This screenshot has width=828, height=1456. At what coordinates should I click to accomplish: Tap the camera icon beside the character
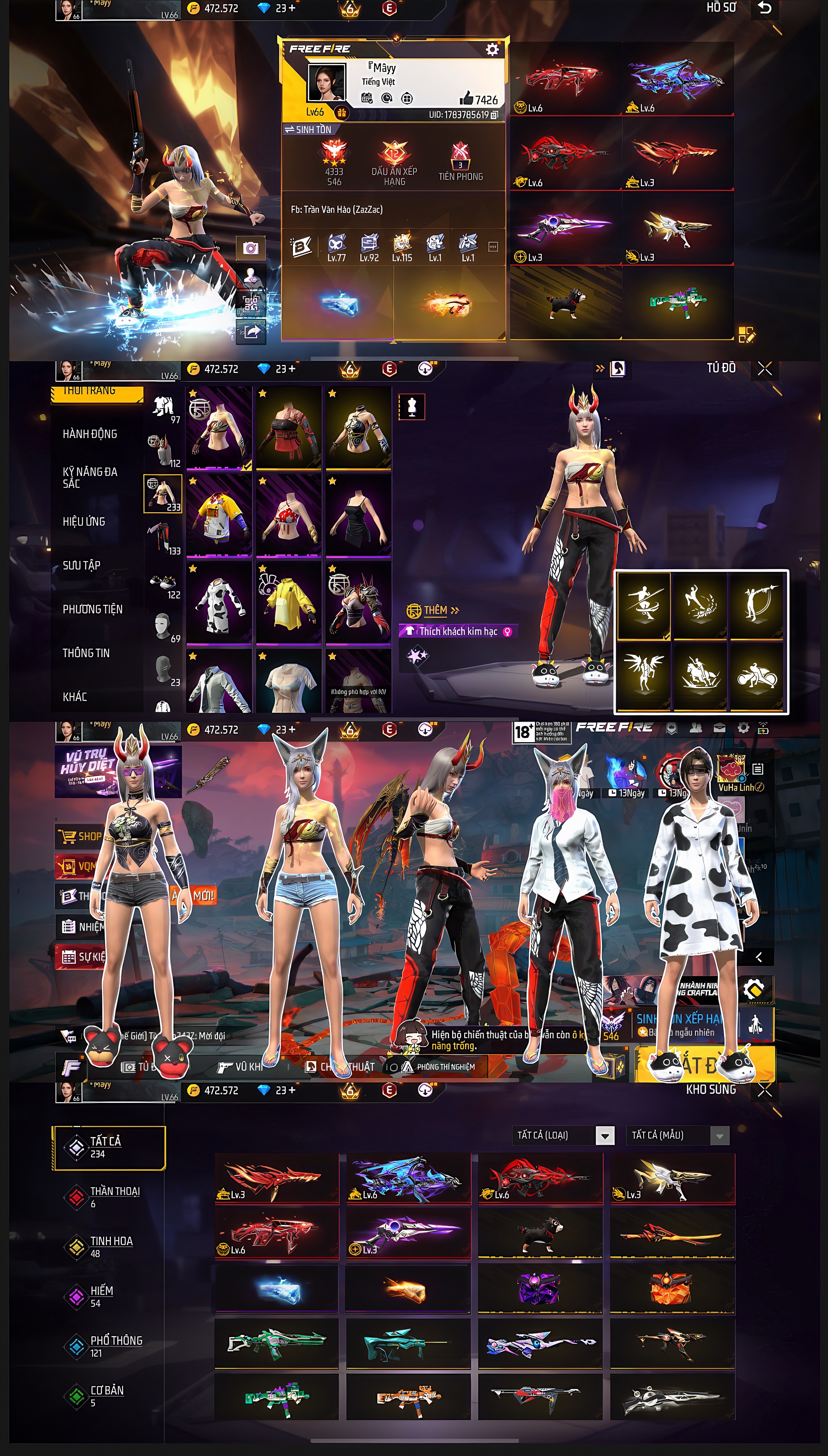250,248
